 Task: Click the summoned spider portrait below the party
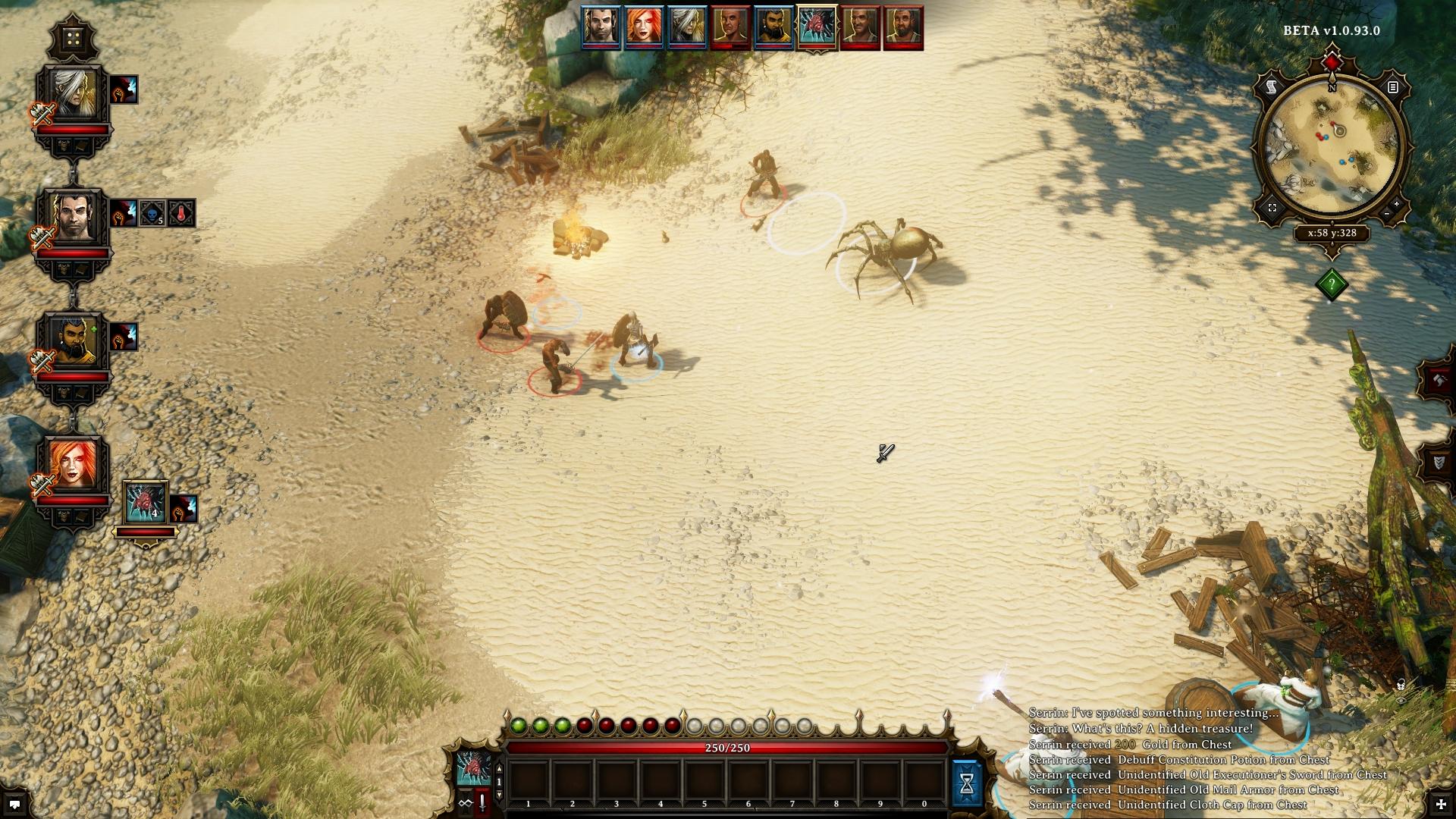point(145,503)
